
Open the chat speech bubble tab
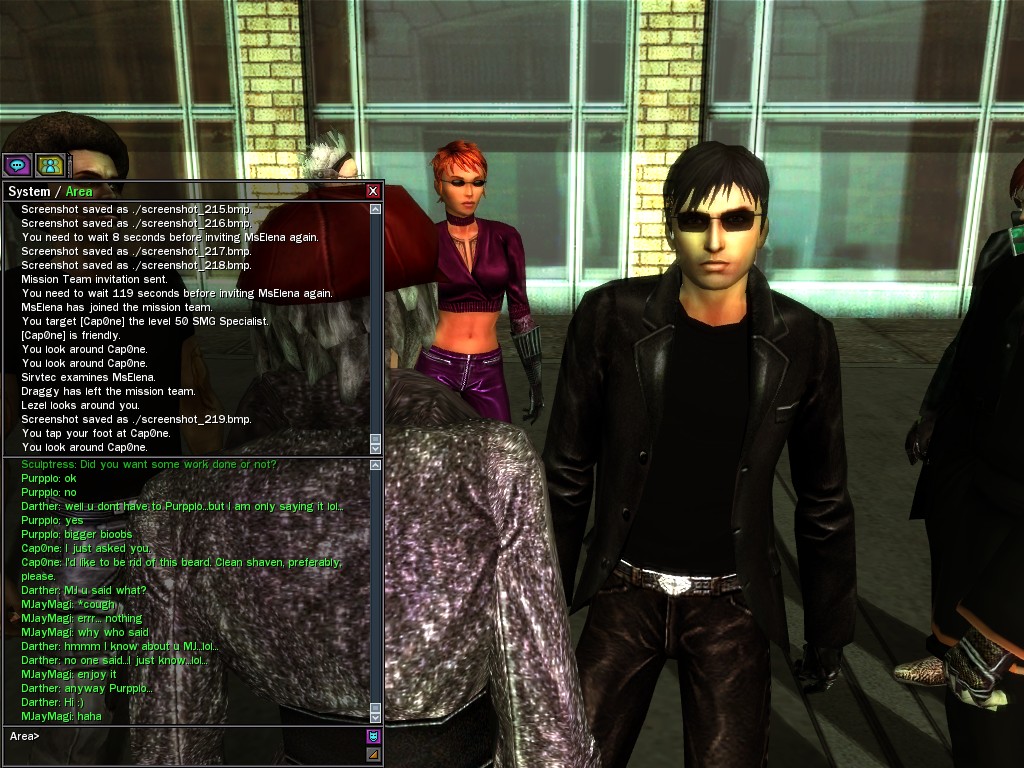pos(17,165)
